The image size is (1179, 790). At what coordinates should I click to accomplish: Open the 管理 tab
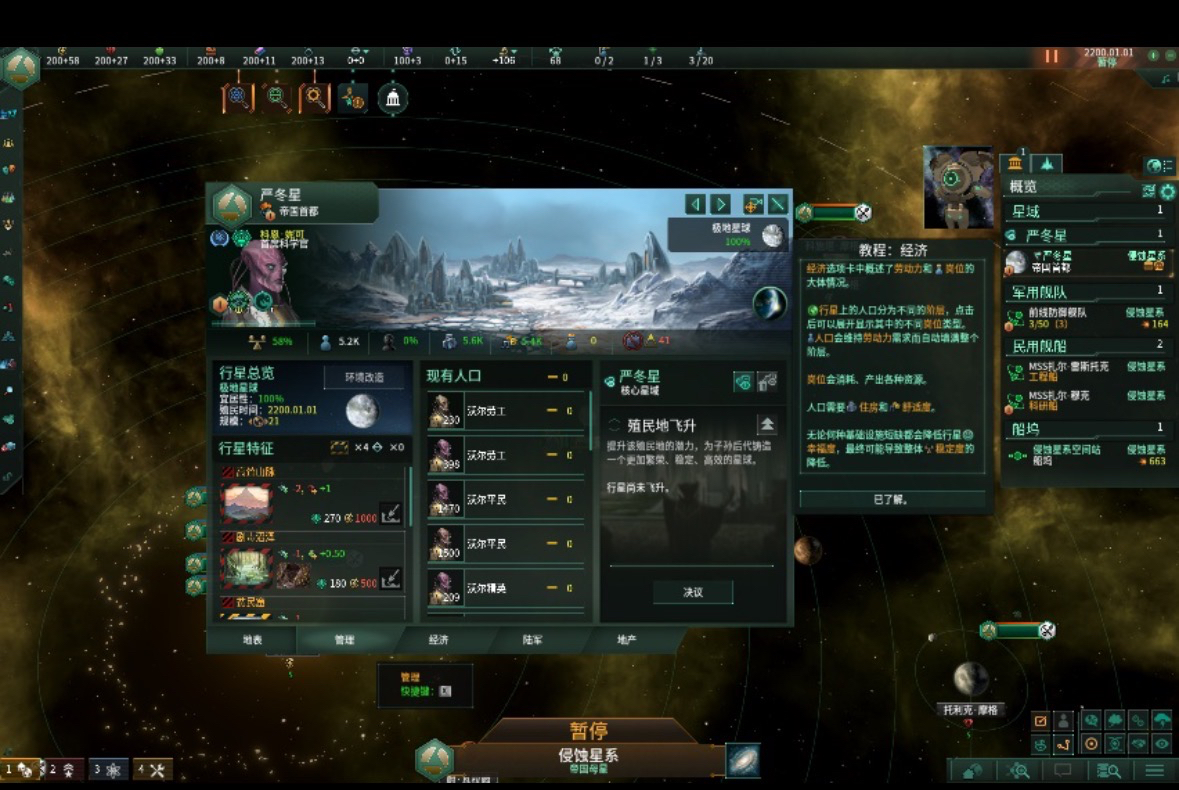point(344,640)
